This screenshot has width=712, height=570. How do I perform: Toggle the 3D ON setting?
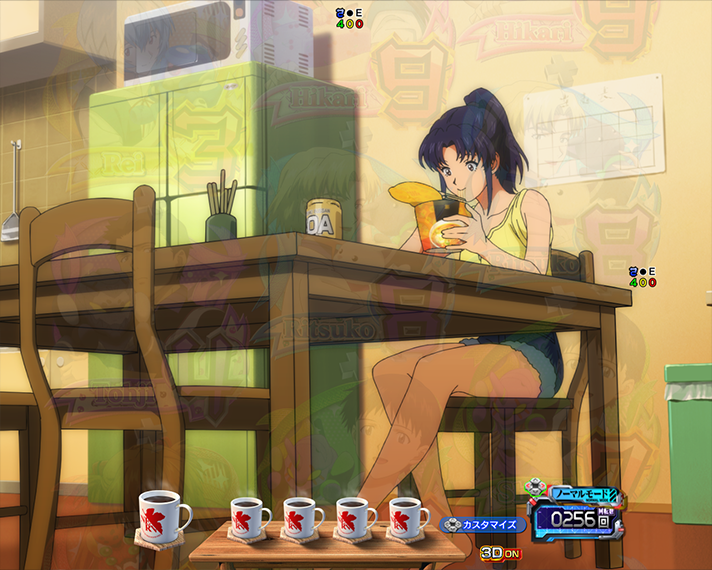tap(500, 552)
